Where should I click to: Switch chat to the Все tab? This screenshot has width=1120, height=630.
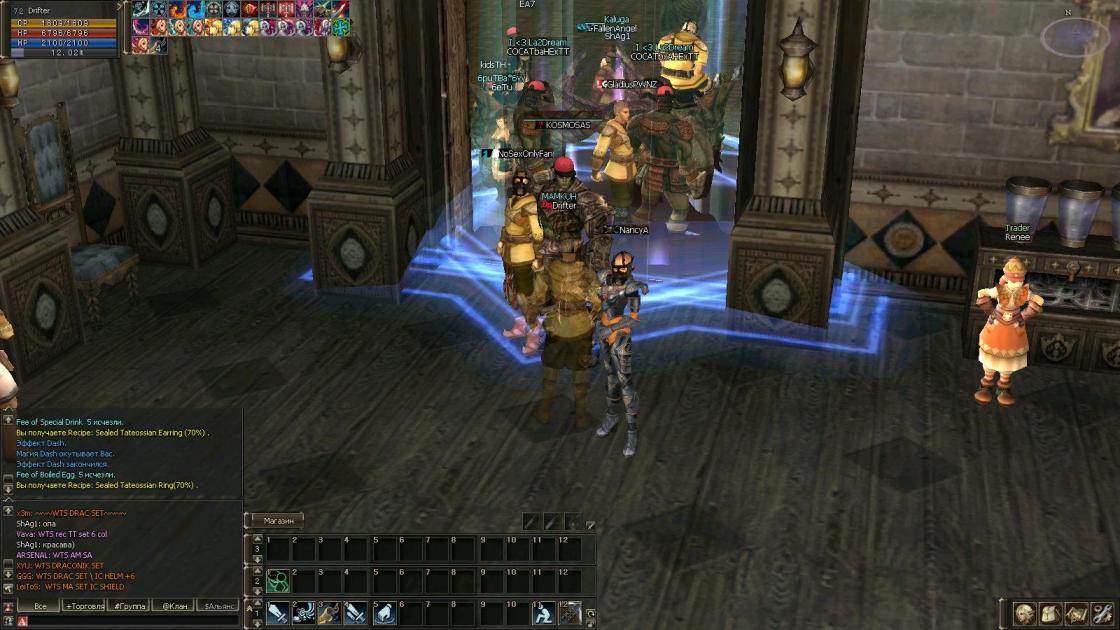coord(40,606)
